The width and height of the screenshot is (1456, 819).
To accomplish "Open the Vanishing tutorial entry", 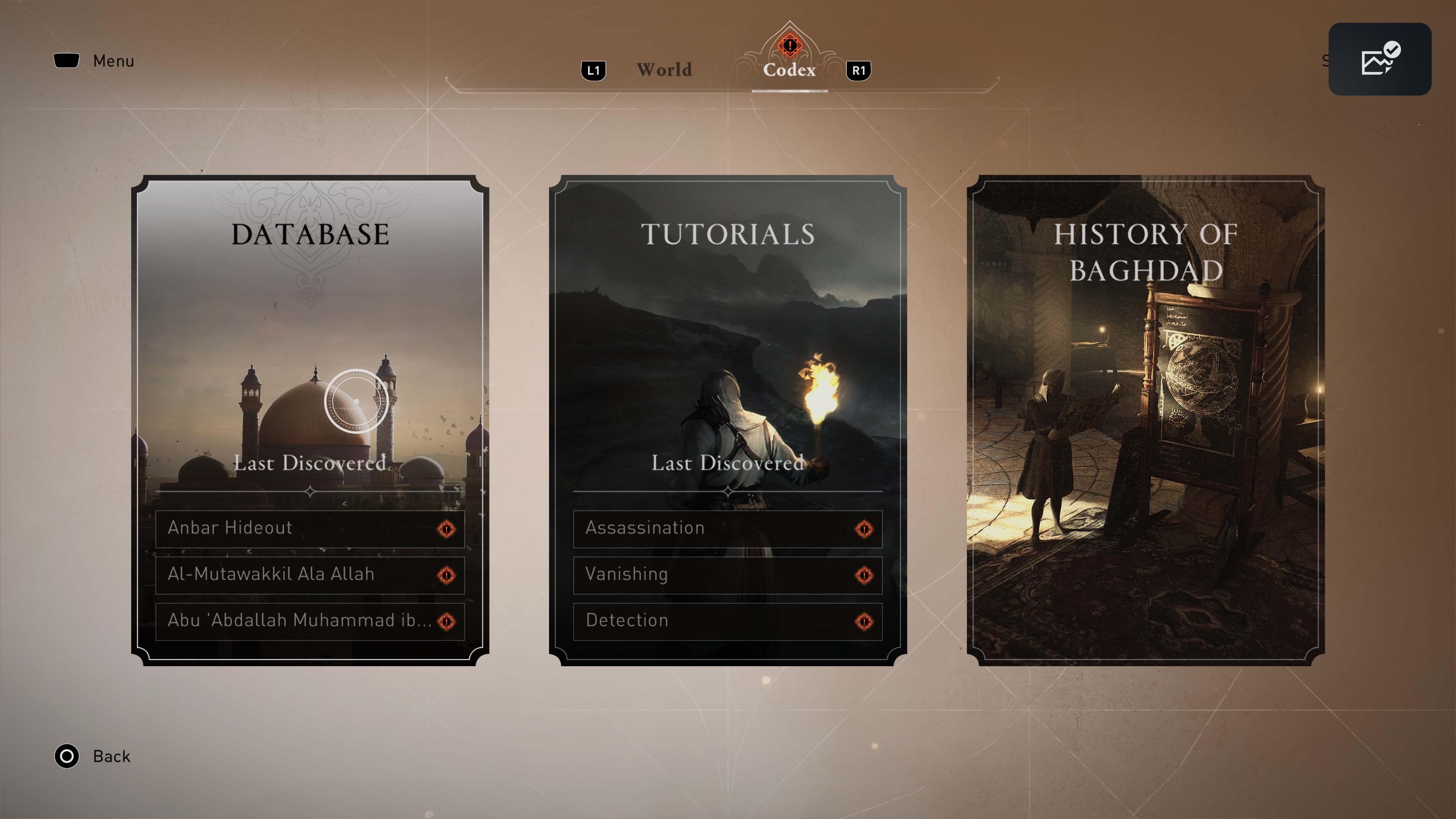I will pyautogui.click(x=728, y=575).
